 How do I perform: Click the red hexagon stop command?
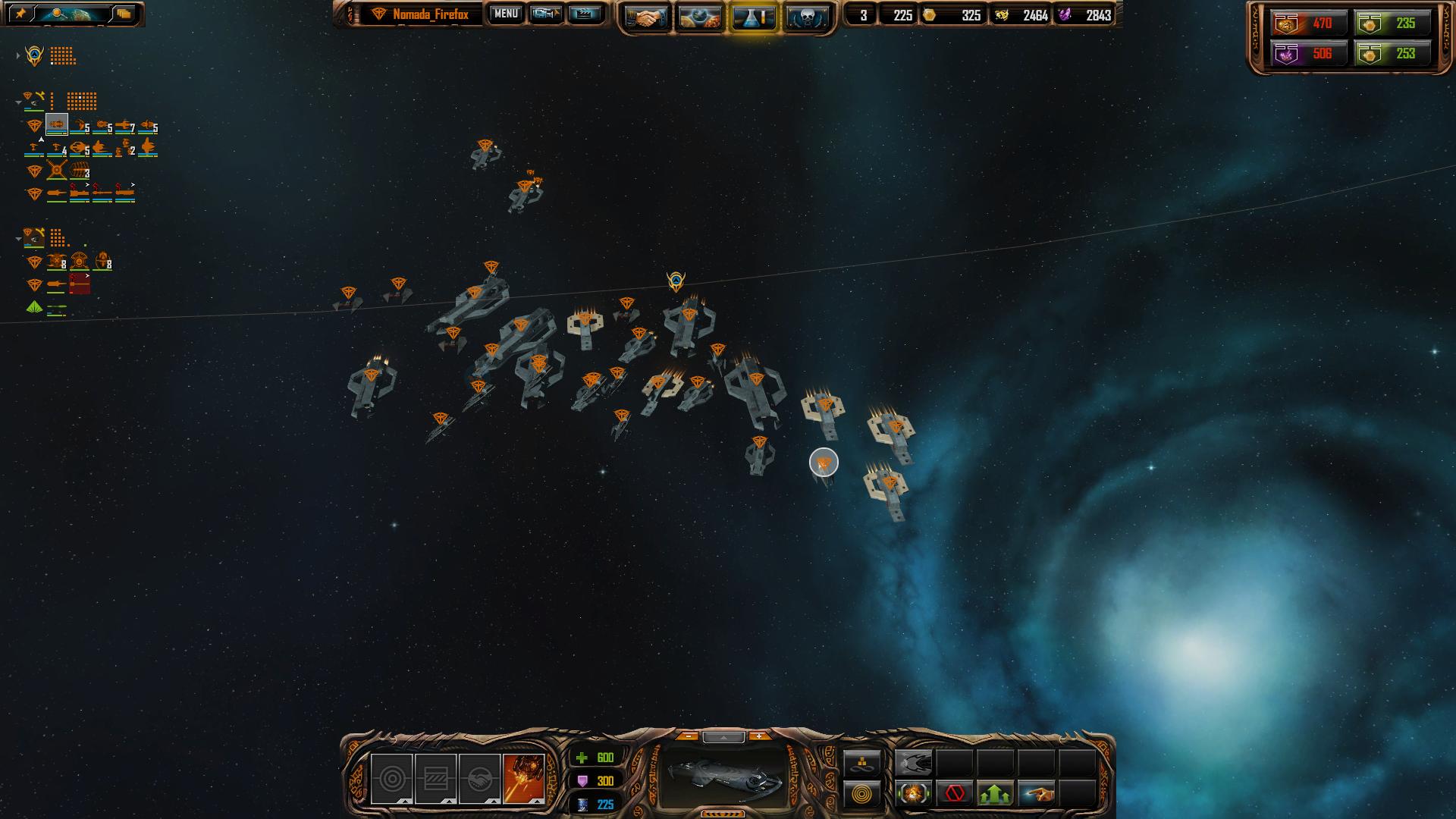point(955,794)
